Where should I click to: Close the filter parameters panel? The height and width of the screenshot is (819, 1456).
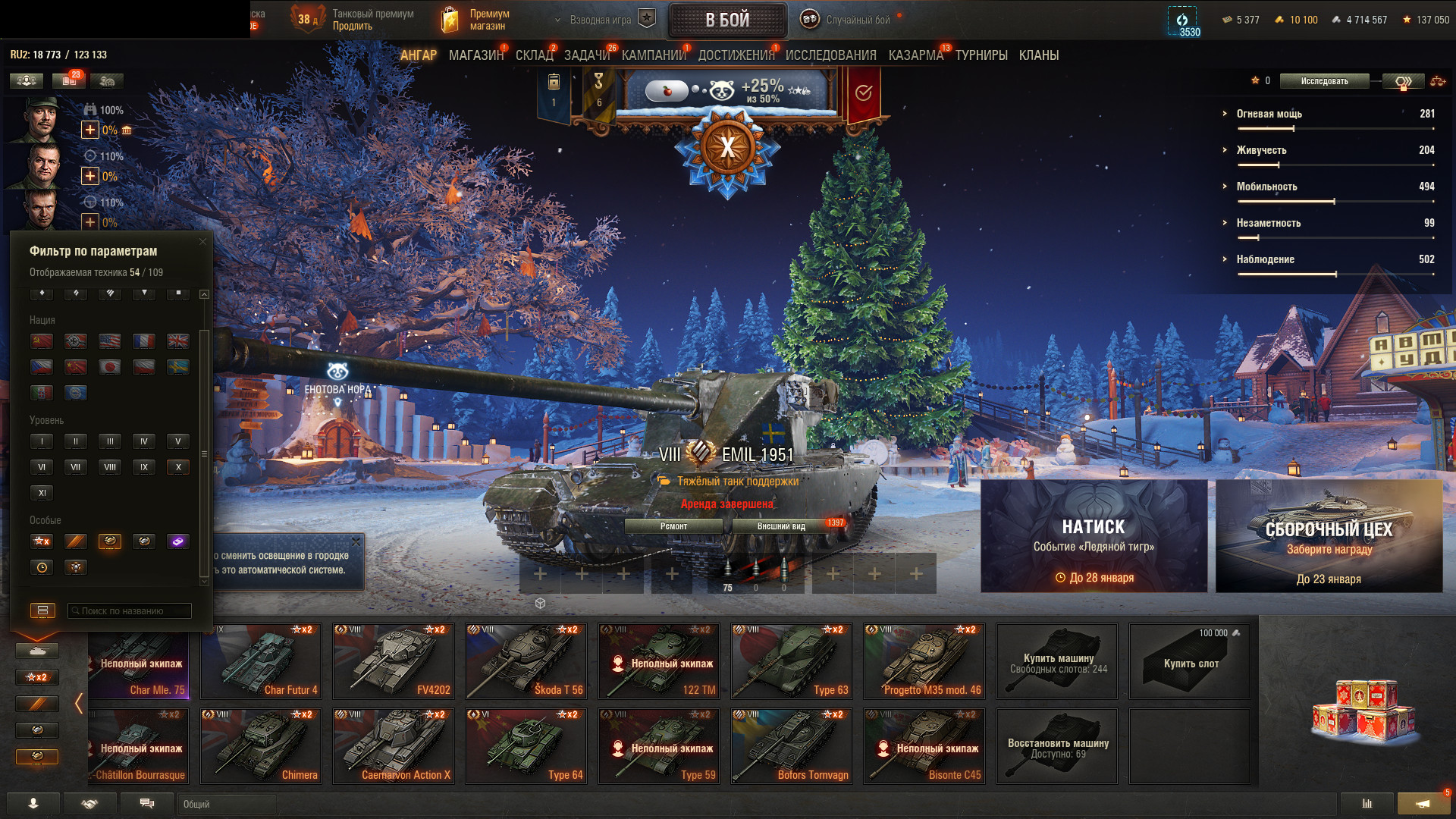pos(202,242)
